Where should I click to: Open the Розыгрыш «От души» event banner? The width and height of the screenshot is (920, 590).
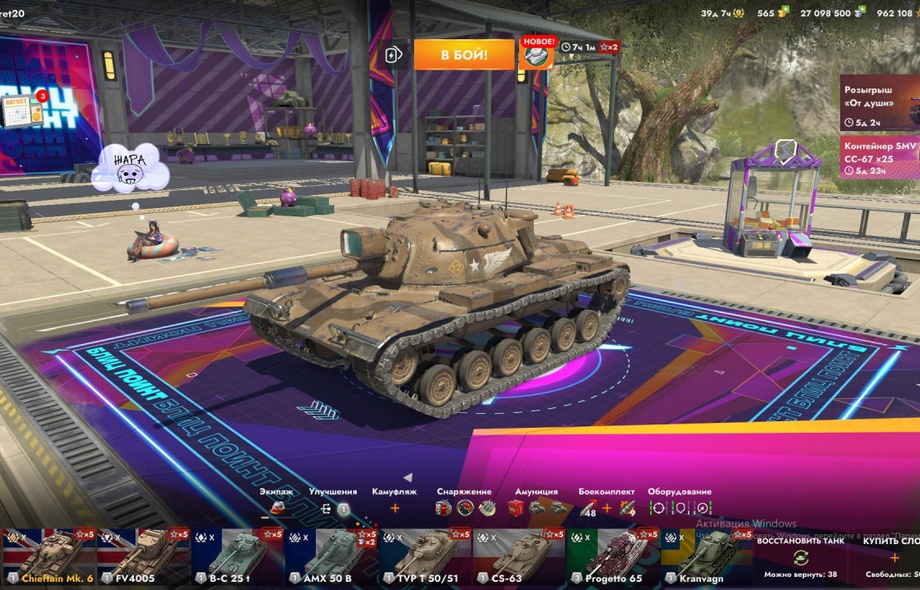pyautogui.click(x=880, y=102)
